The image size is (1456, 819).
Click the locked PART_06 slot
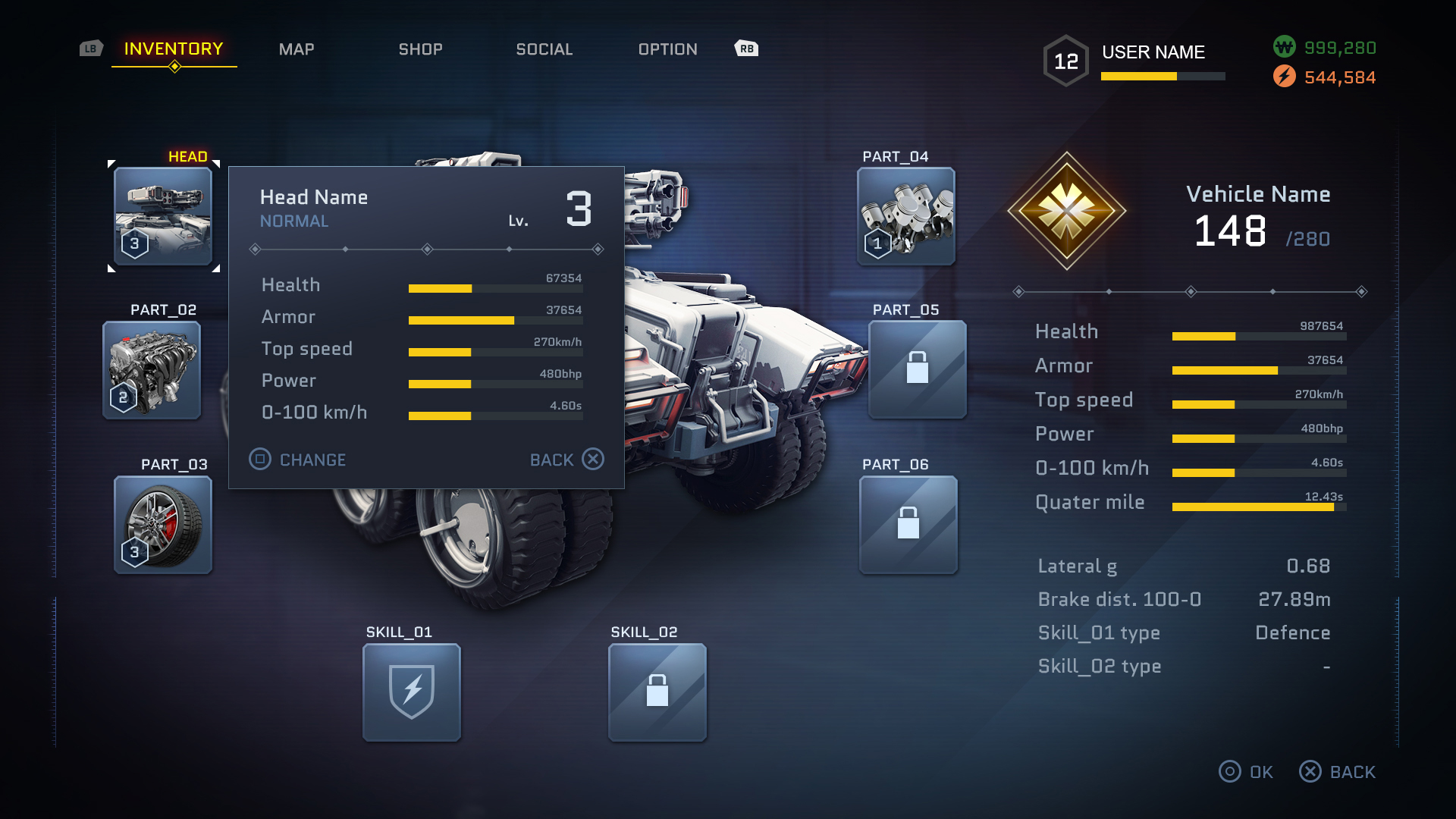tap(908, 525)
